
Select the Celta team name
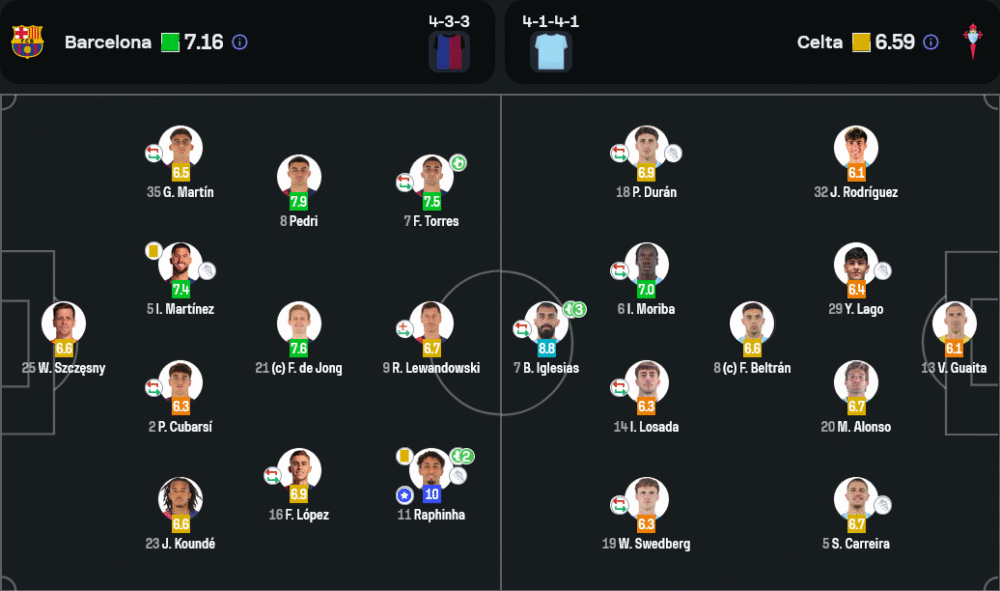click(x=820, y=42)
